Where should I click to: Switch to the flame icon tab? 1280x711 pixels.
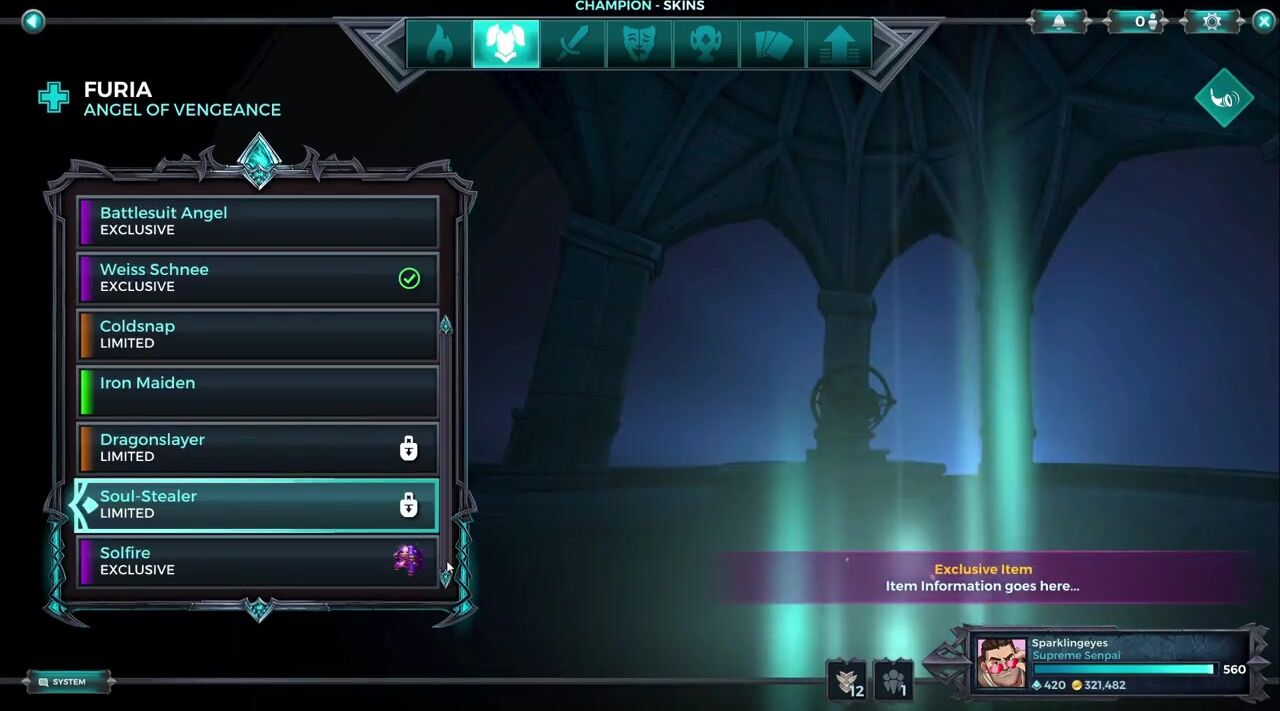pos(439,44)
